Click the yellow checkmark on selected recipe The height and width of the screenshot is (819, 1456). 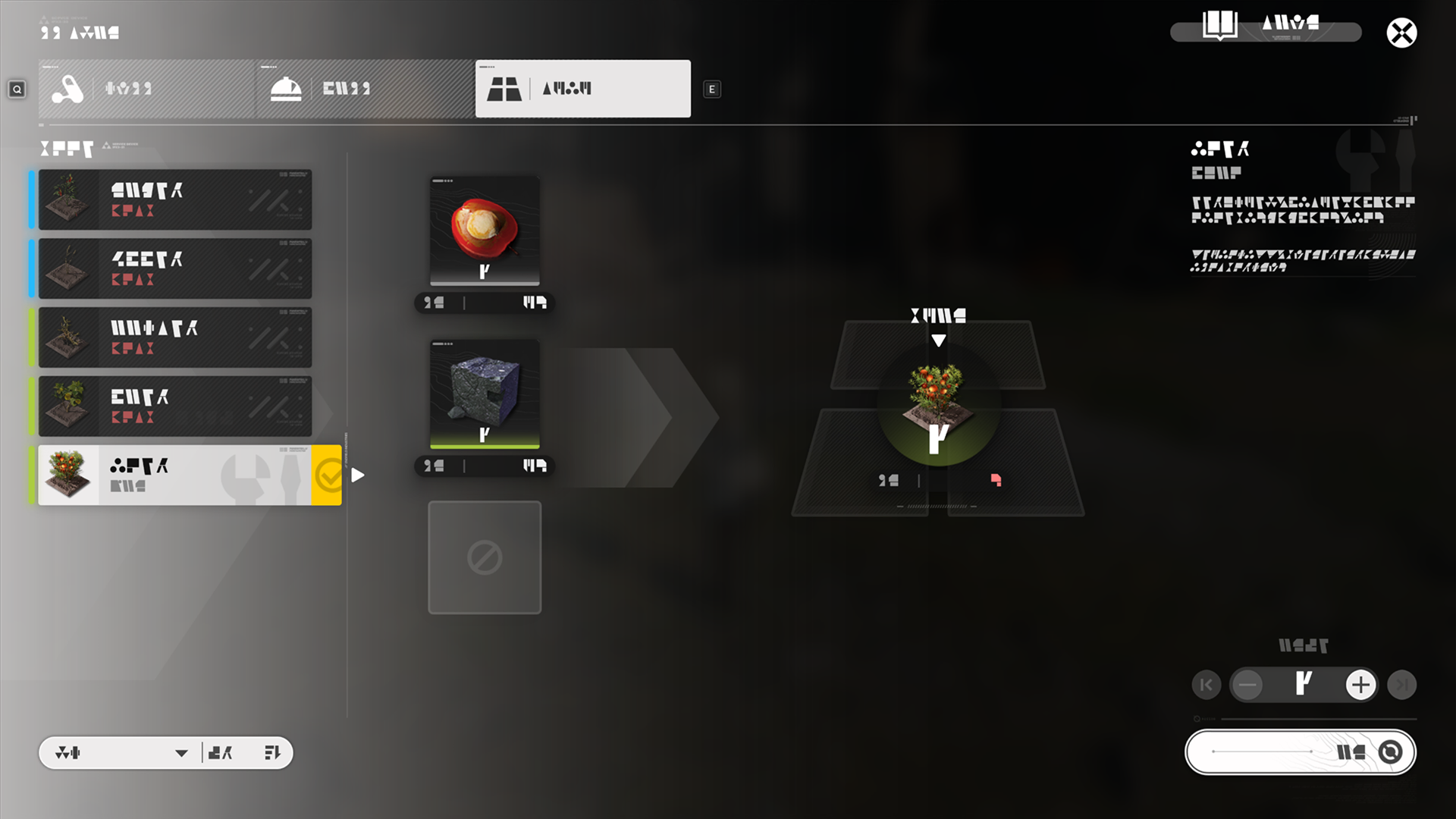pyautogui.click(x=327, y=475)
